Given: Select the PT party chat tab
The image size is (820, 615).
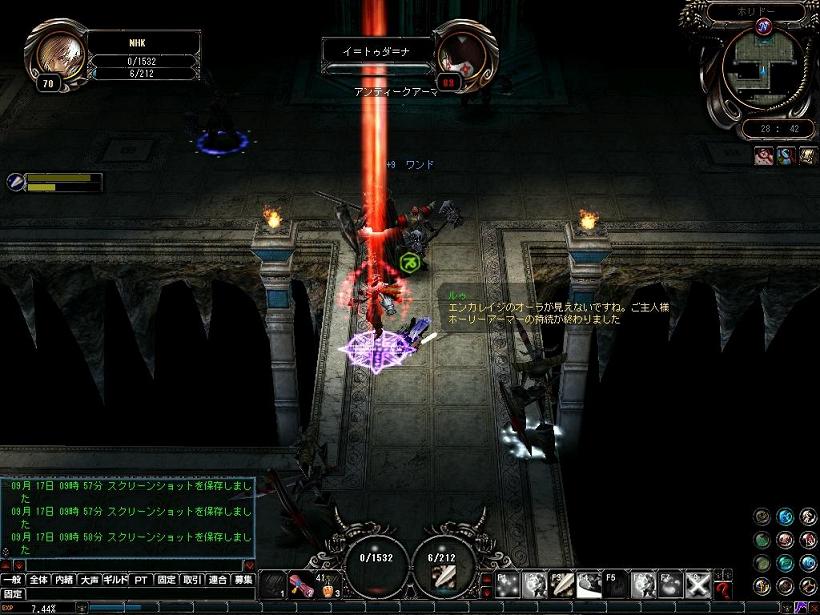Looking at the screenshot, I should tap(141, 579).
